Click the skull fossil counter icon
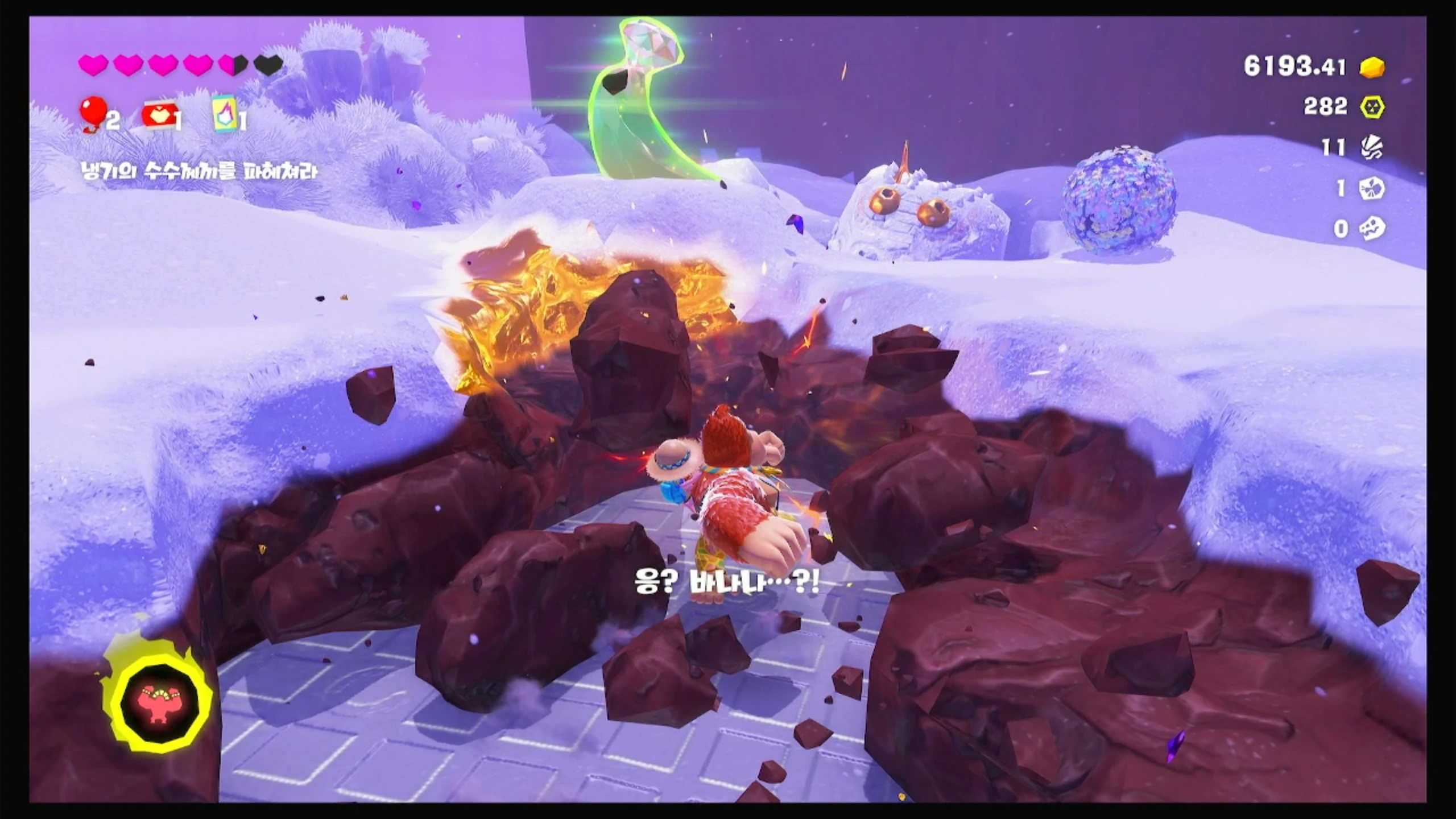The width and height of the screenshot is (1456, 819). (1372, 229)
